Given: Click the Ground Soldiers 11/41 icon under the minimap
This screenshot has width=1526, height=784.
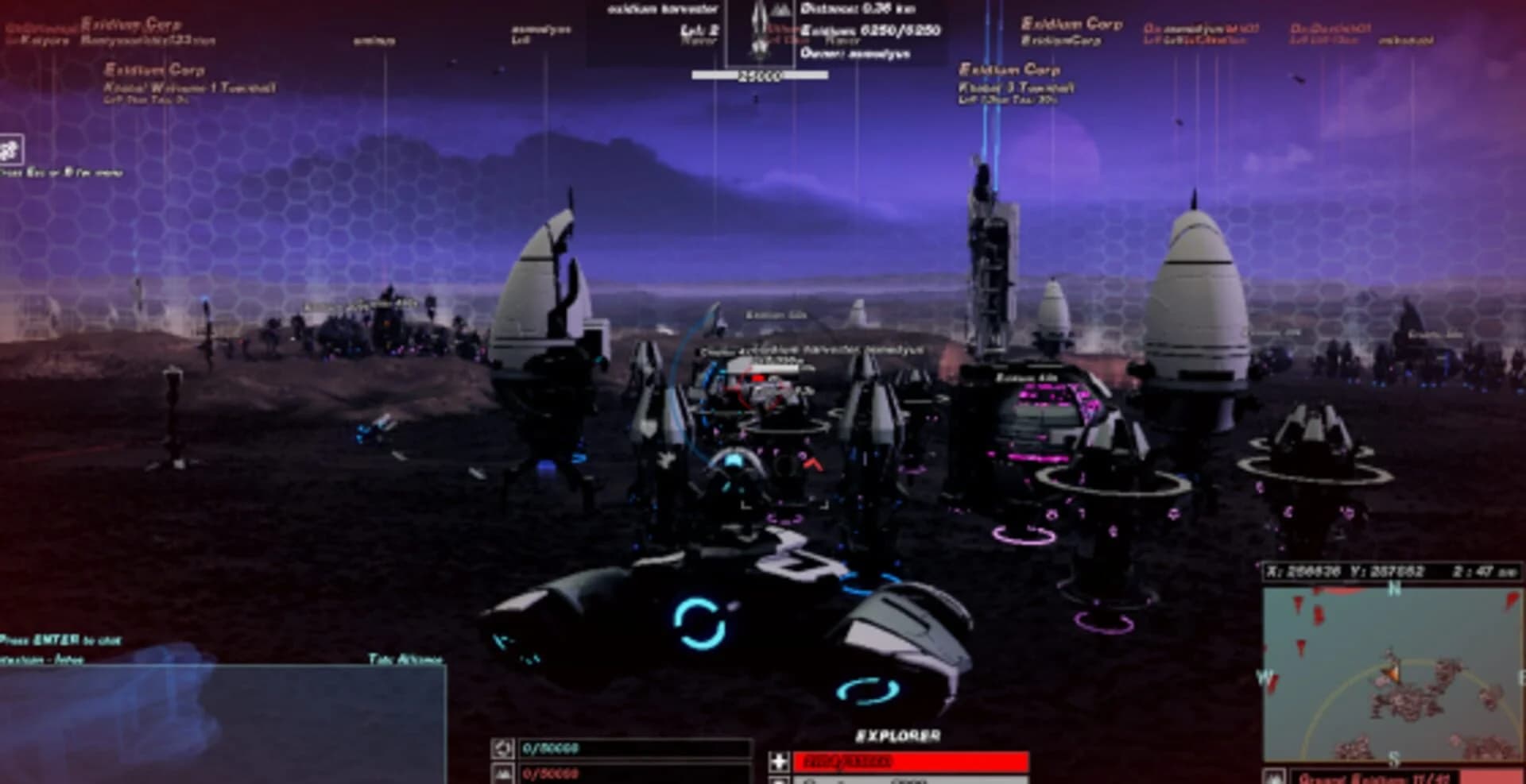Looking at the screenshot, I should tap(1277, 776).
